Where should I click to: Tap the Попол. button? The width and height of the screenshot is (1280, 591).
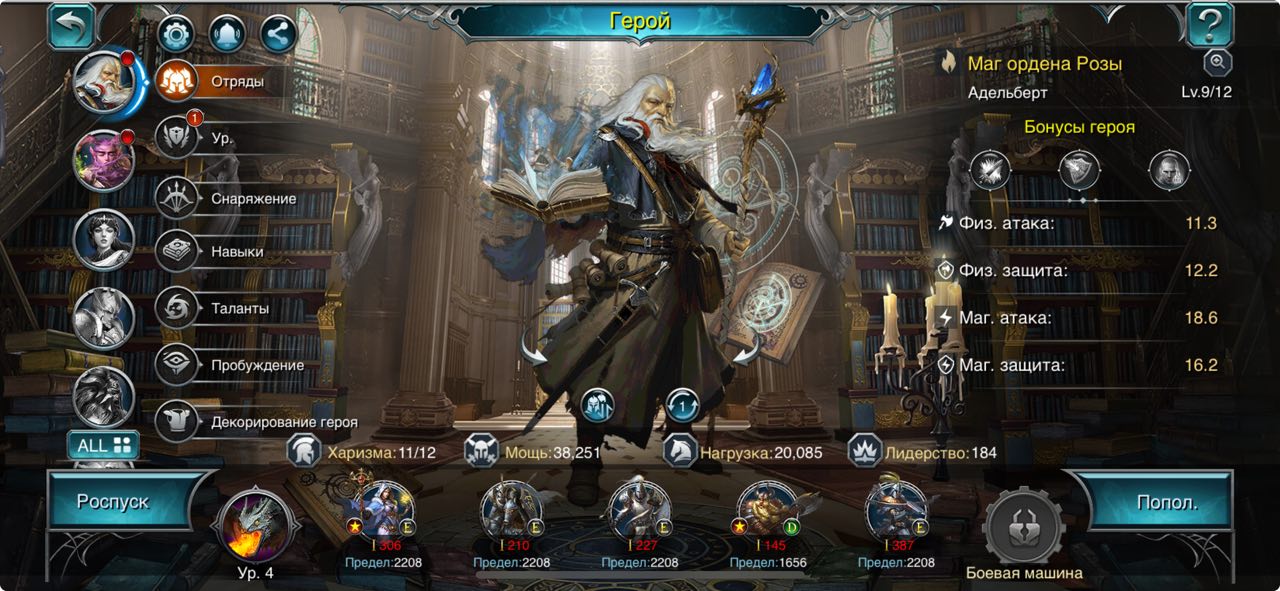tap(1167, 502)
